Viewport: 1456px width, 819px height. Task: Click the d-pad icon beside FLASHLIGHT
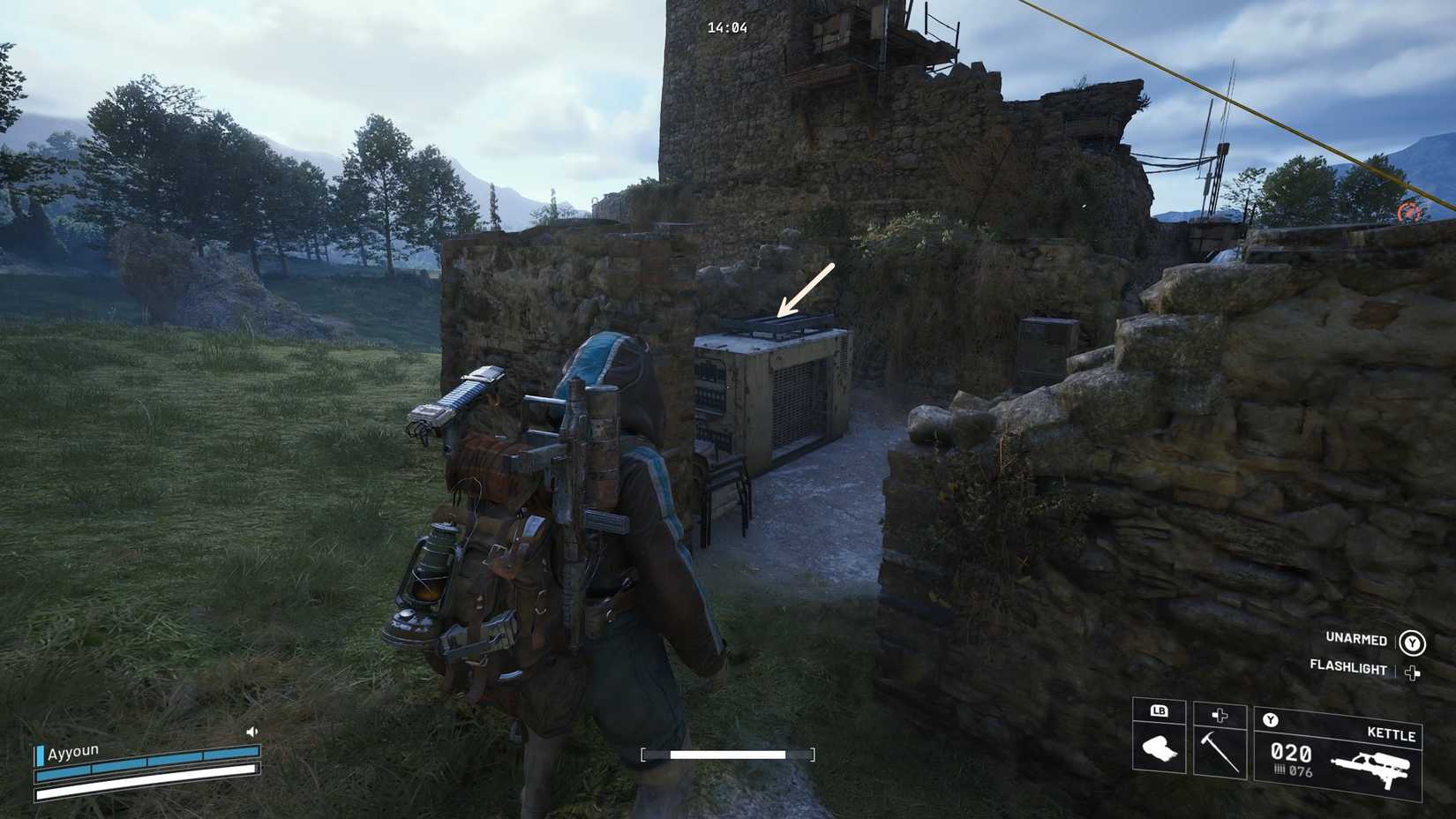point(1413,672)
